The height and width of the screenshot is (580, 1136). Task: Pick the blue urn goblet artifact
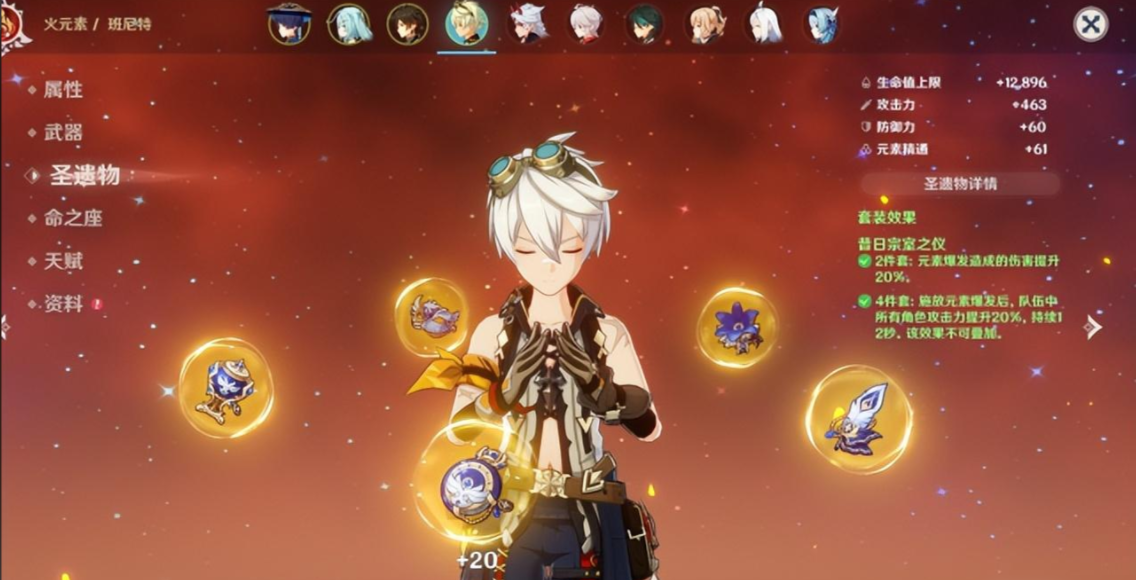pyautogui.click(x=226, y=388)
